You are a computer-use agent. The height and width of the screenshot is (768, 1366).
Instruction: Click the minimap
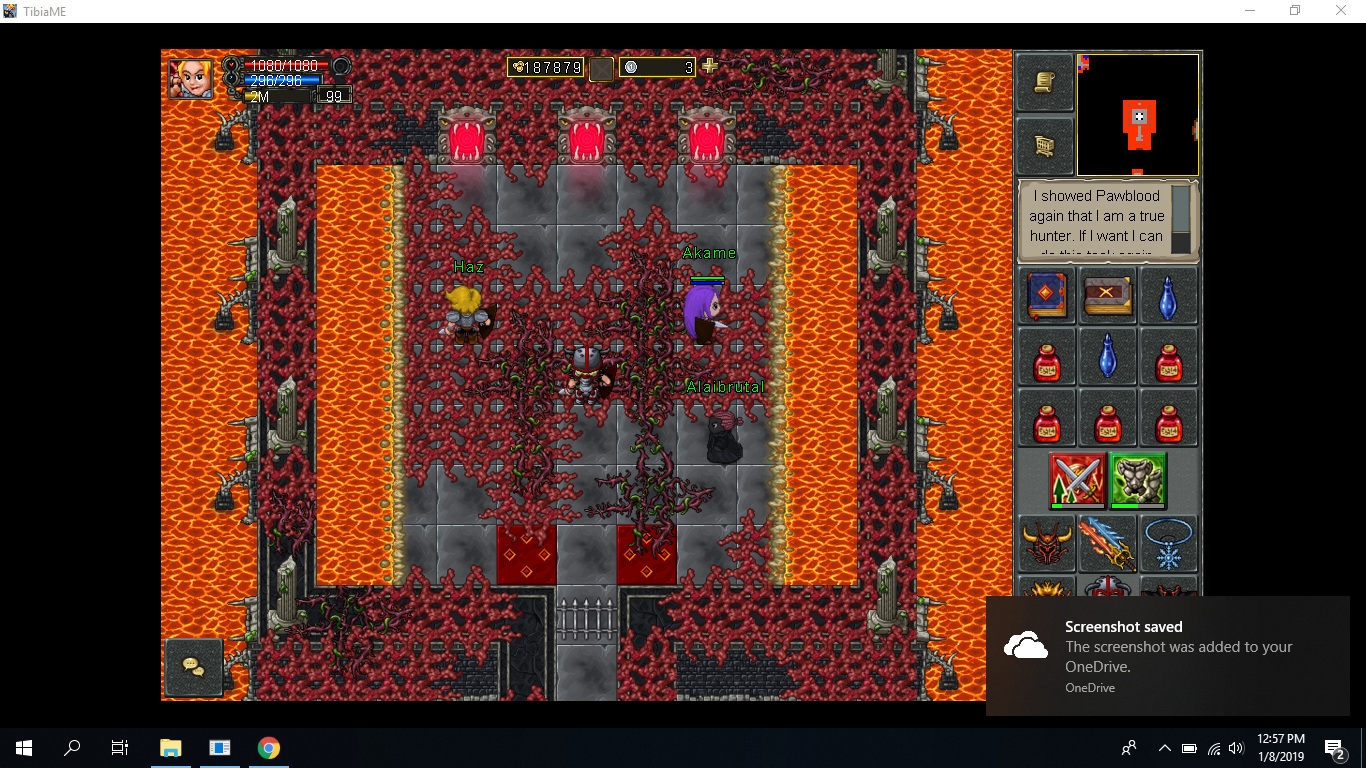1138,115
